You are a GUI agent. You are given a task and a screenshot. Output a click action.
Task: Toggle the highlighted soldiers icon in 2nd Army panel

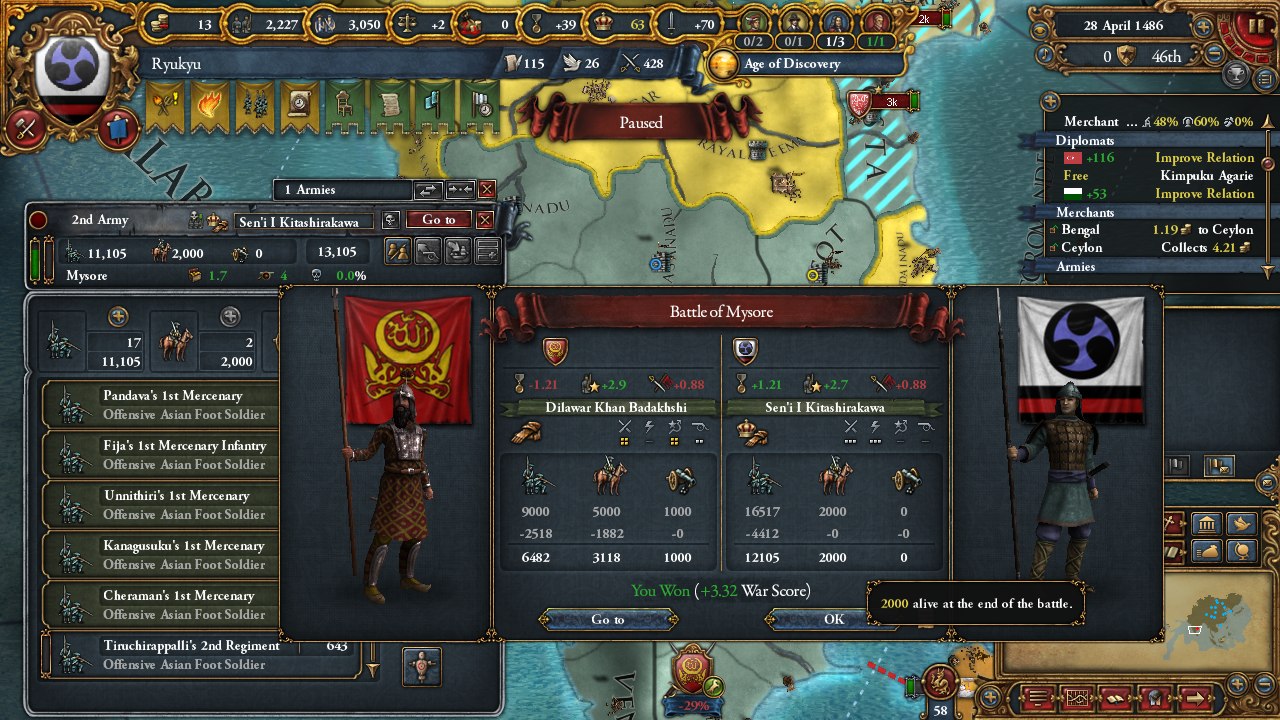[398, 253]
